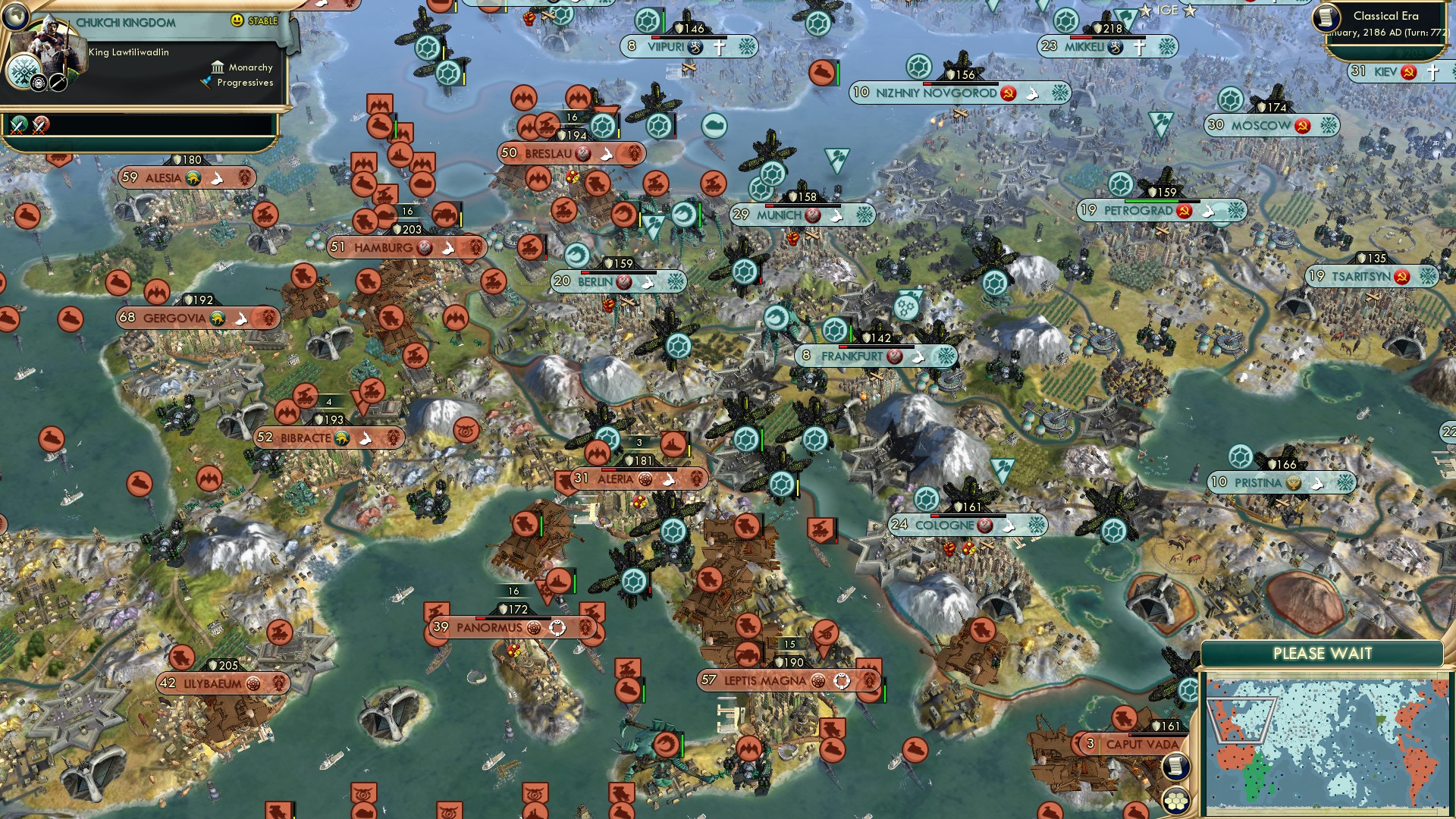Click the Progressives policy flag icon

[x=205, y=83]
